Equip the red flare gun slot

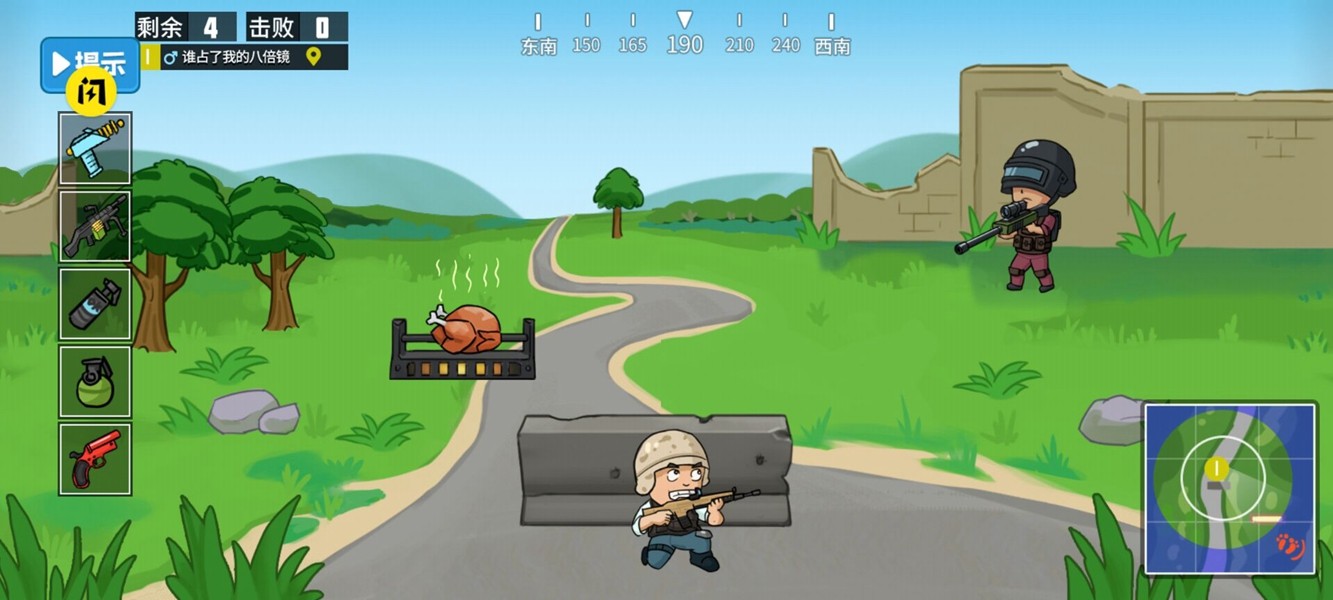point(95,459)
